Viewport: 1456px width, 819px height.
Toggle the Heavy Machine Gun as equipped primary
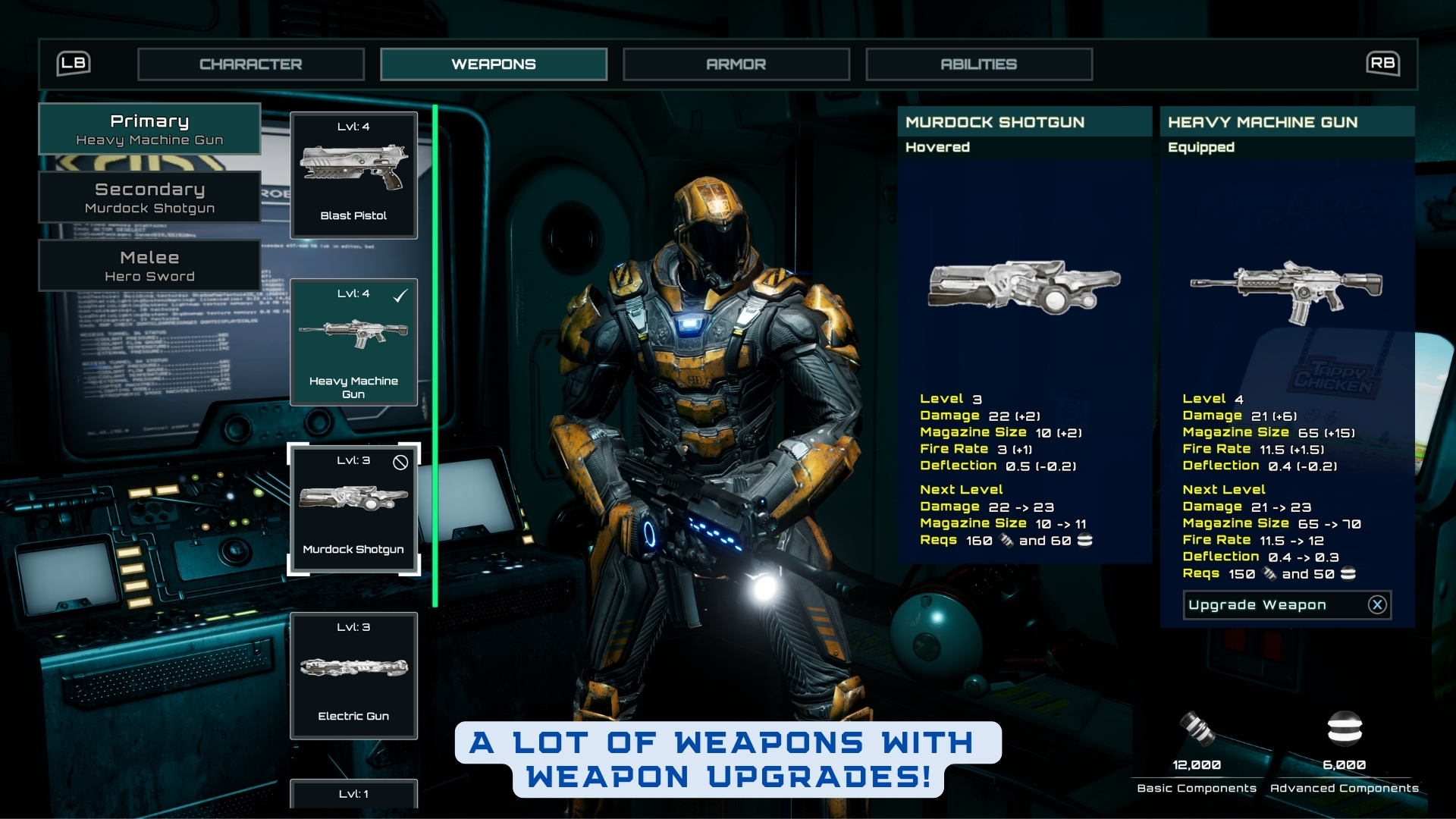click(353, 343)
